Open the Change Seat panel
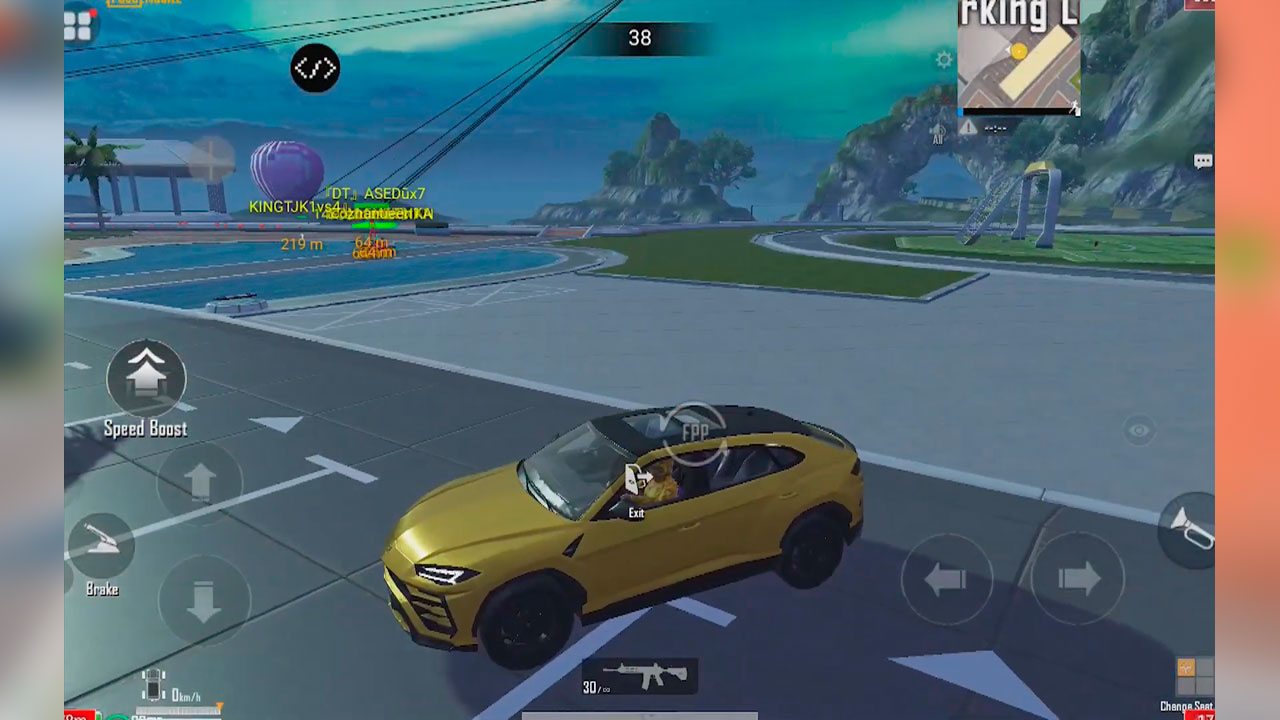This screenshot has height=720, width=1280. [1194, 678]
